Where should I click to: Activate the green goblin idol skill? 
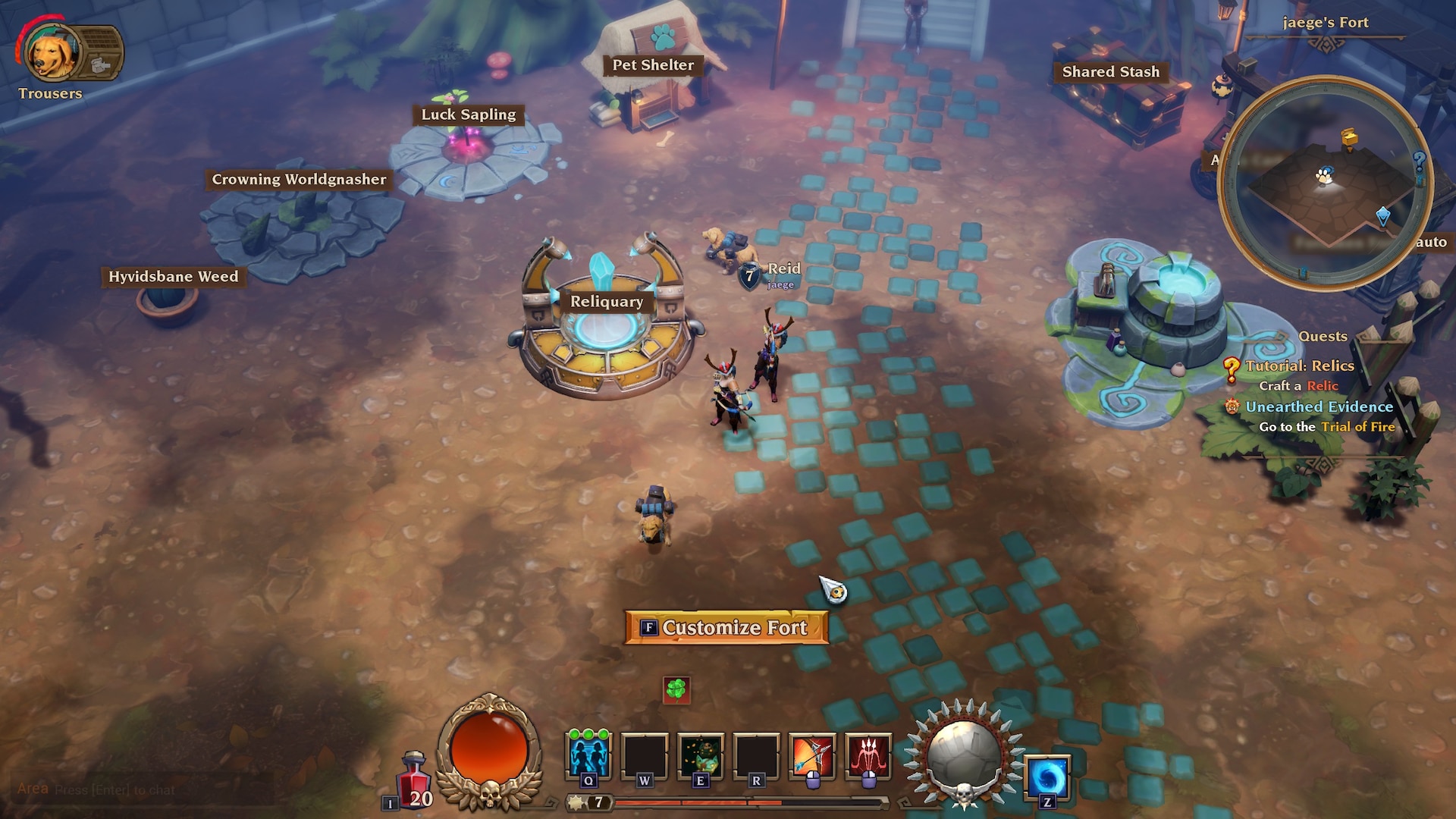(700, 756)
